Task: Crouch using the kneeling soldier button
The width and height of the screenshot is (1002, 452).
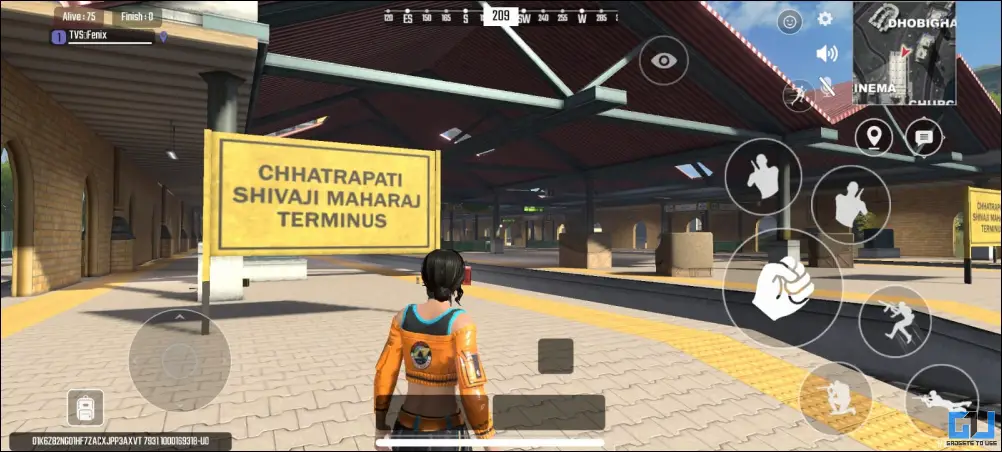Action: (x=835, y=398)
